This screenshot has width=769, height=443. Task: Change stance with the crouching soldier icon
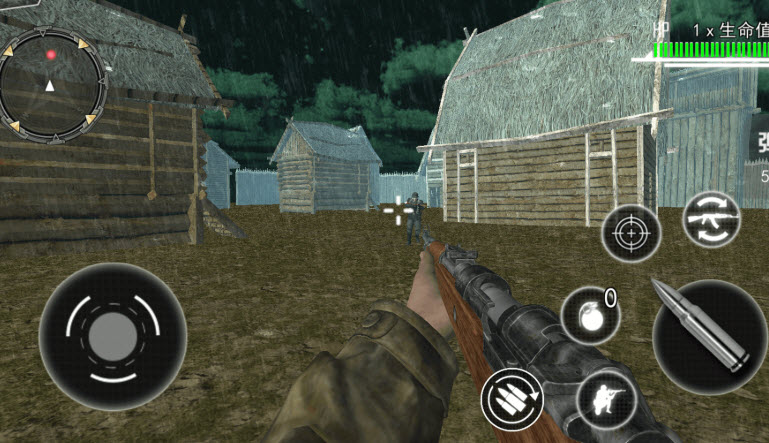[606, 401]
